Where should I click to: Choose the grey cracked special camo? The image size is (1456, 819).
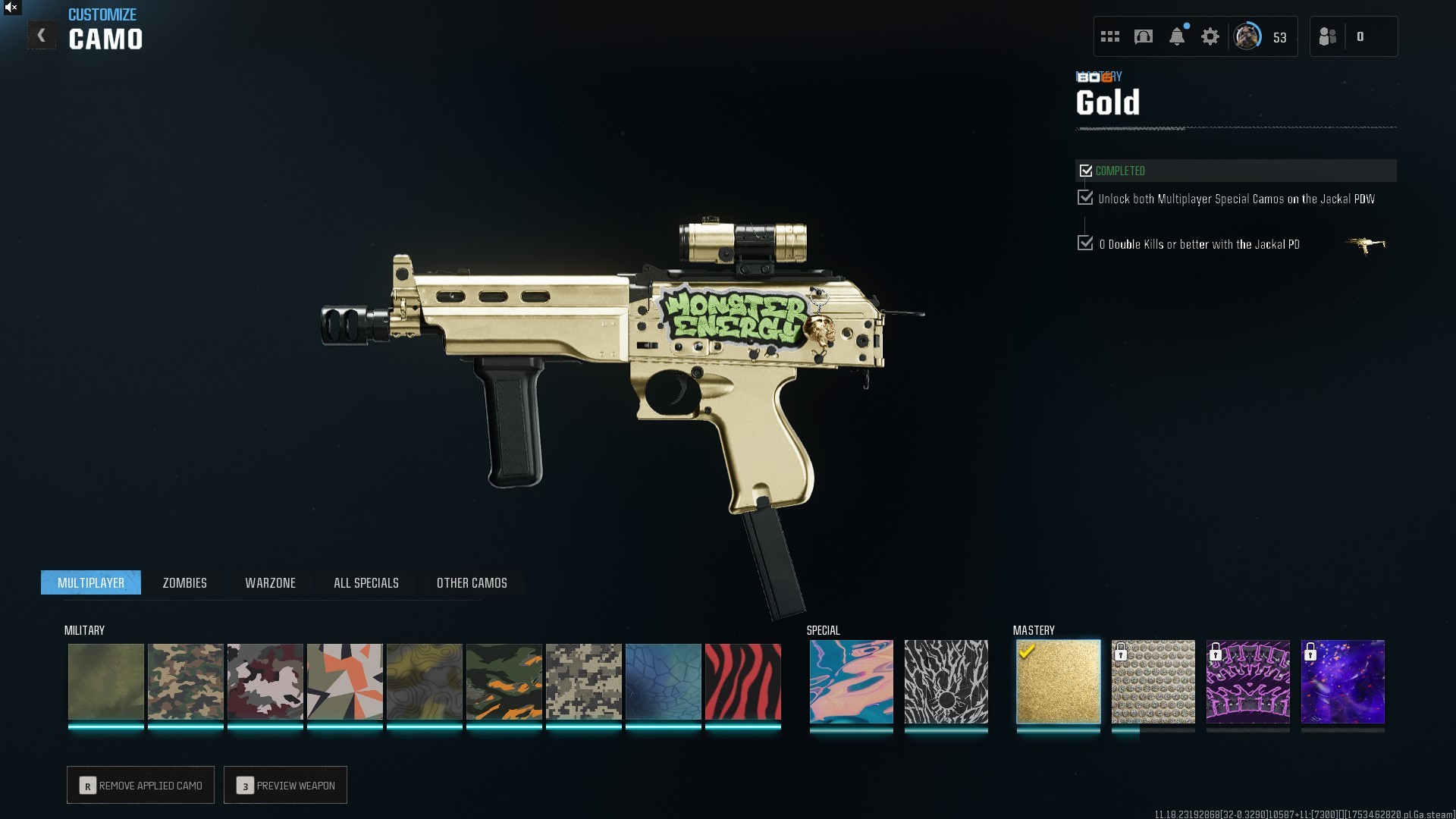[x=946, y=682]
